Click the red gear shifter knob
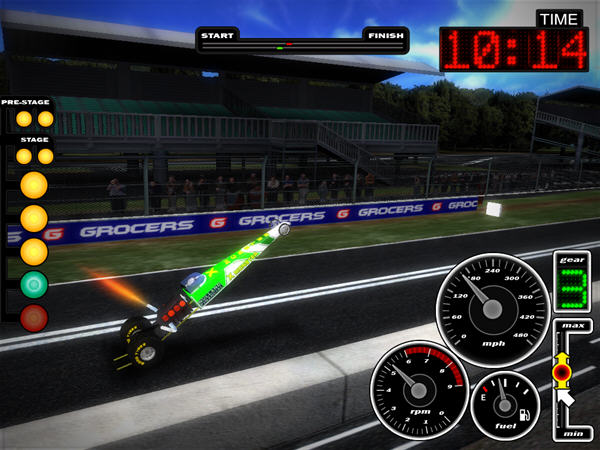600x450 pixels. [x=562, y=372]
